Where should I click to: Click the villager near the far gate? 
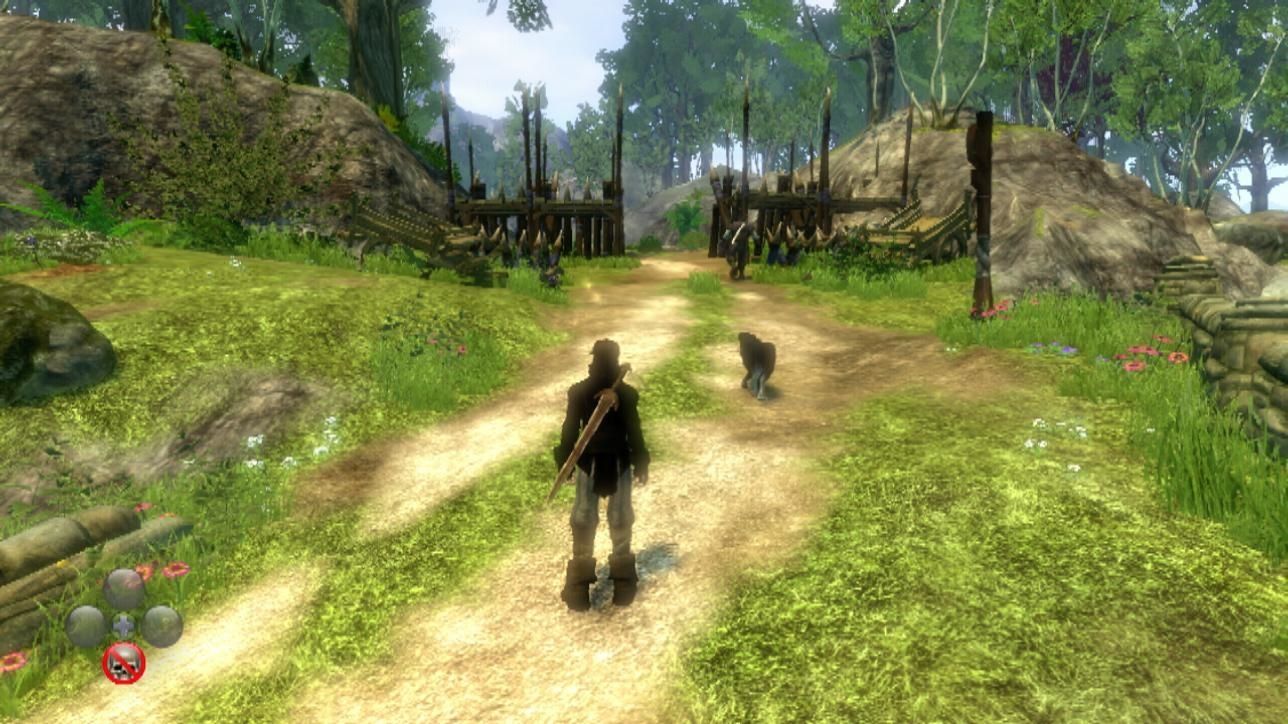(738, 245)
